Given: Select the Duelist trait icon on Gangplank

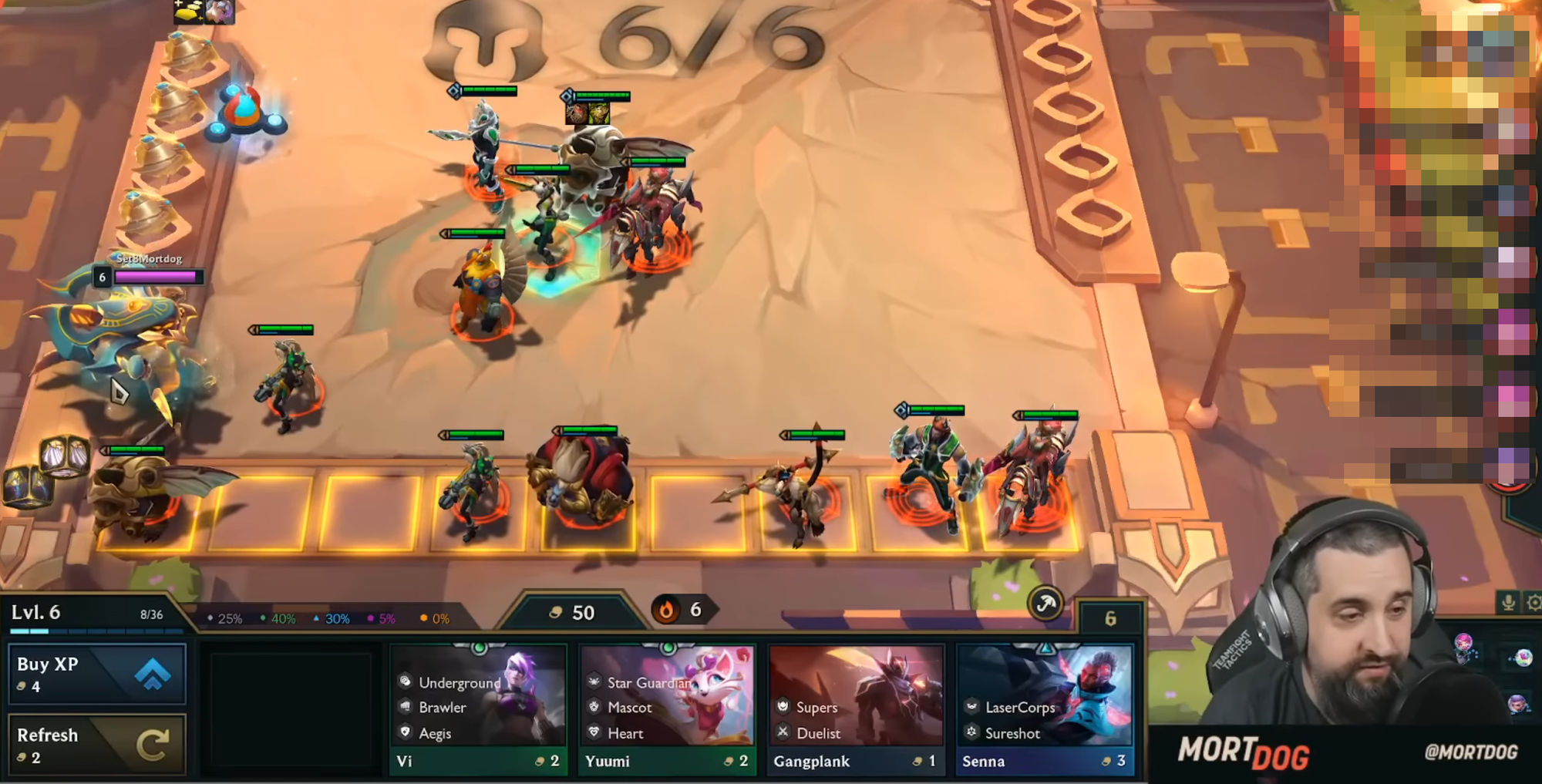Looking at the screenshot, I should coord(782,733).
